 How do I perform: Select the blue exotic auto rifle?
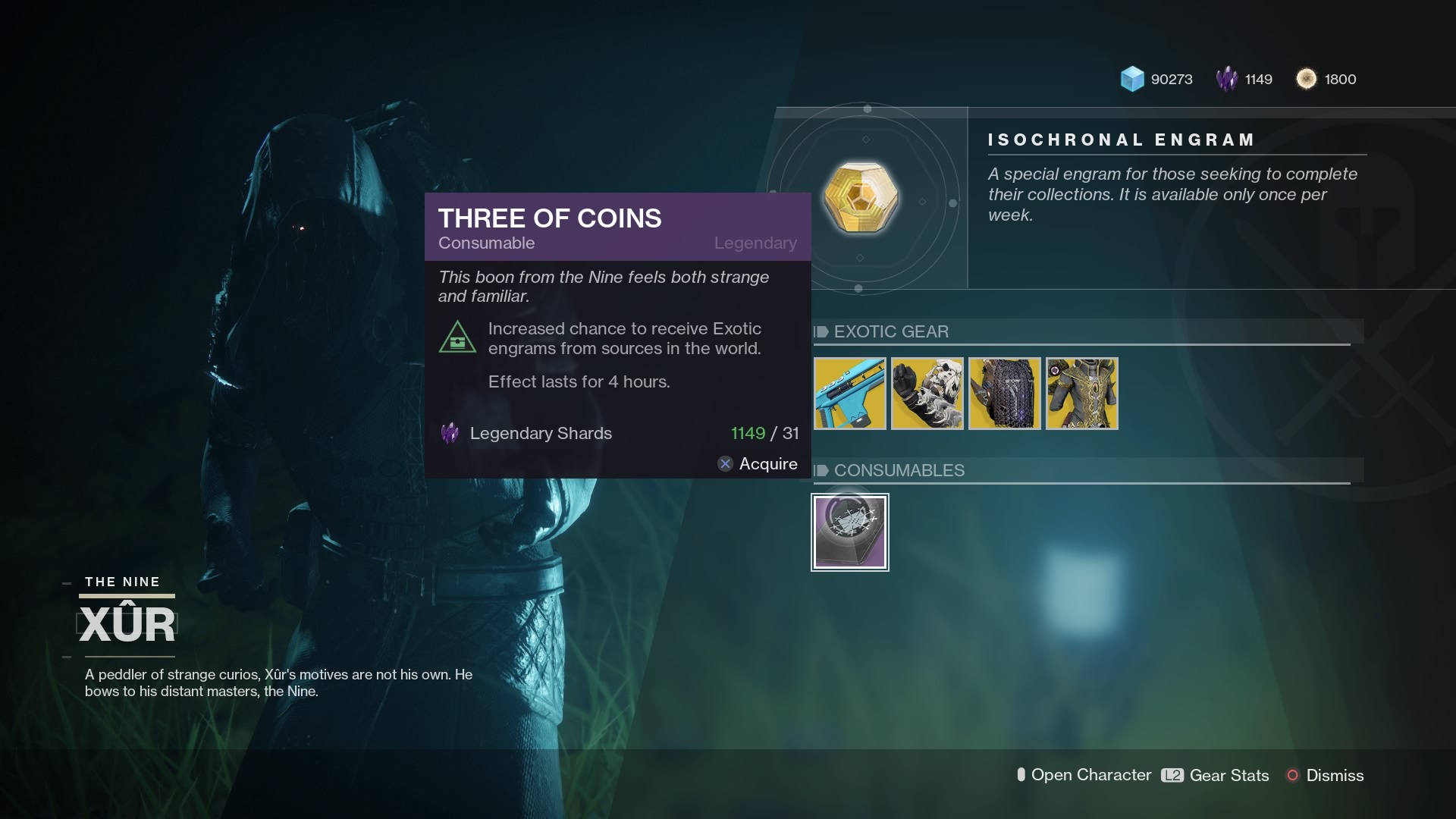point(849,393)
